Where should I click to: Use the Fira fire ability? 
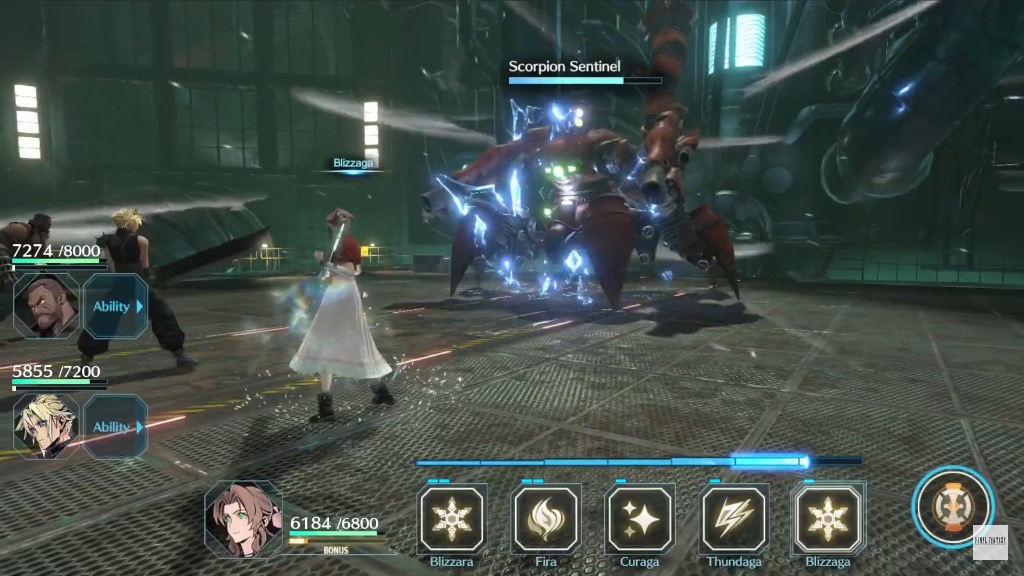tap(546, 519)
